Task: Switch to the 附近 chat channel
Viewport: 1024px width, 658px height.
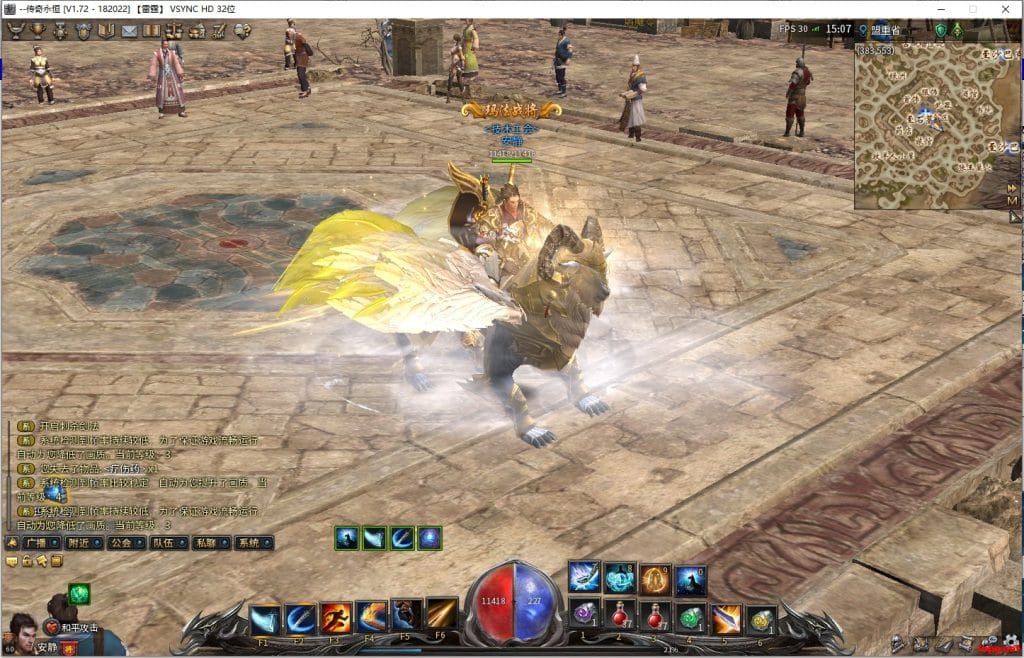Action: point(80,543)
